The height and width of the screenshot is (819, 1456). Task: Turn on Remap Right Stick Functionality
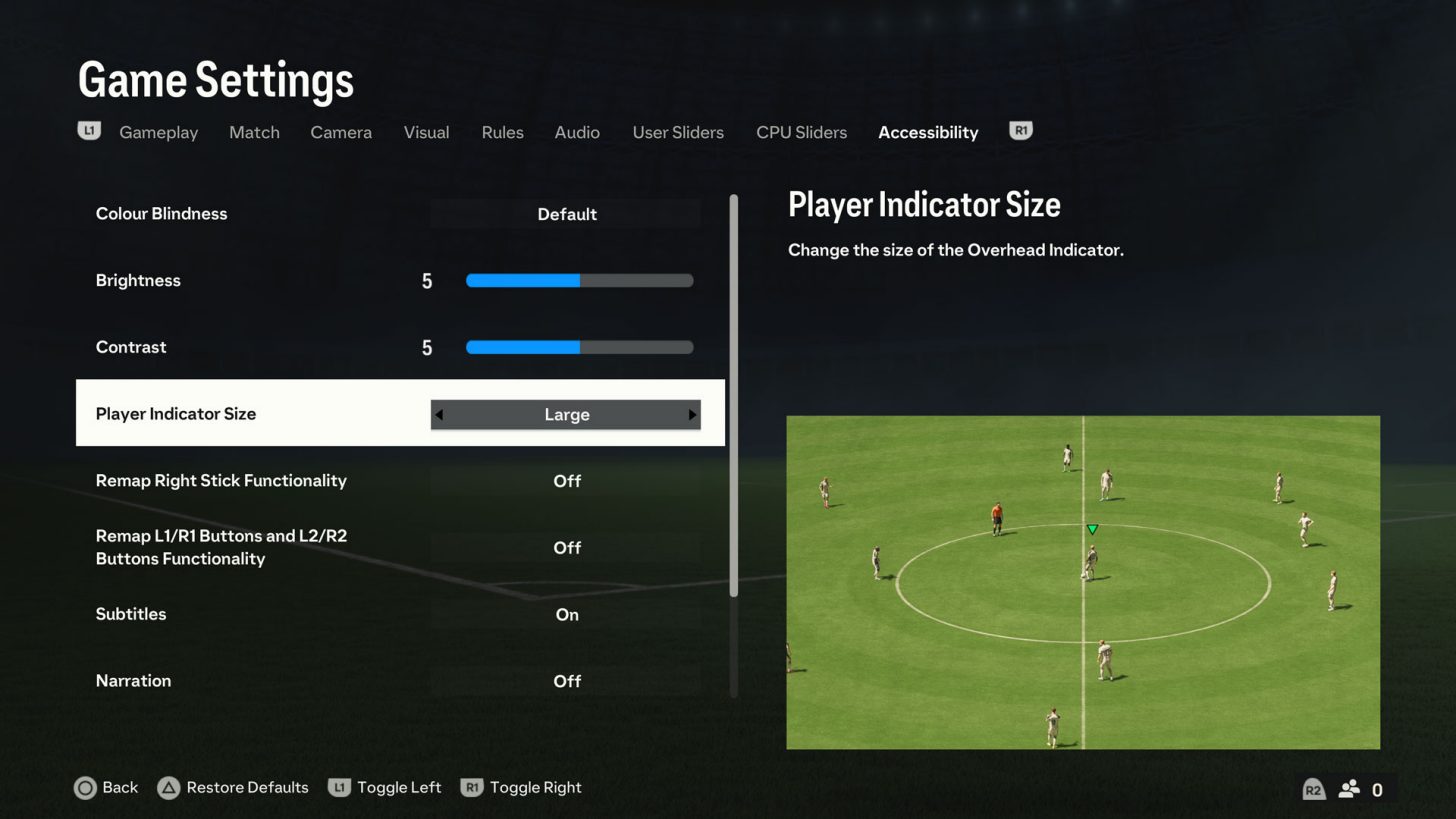[x=567, y=481]
